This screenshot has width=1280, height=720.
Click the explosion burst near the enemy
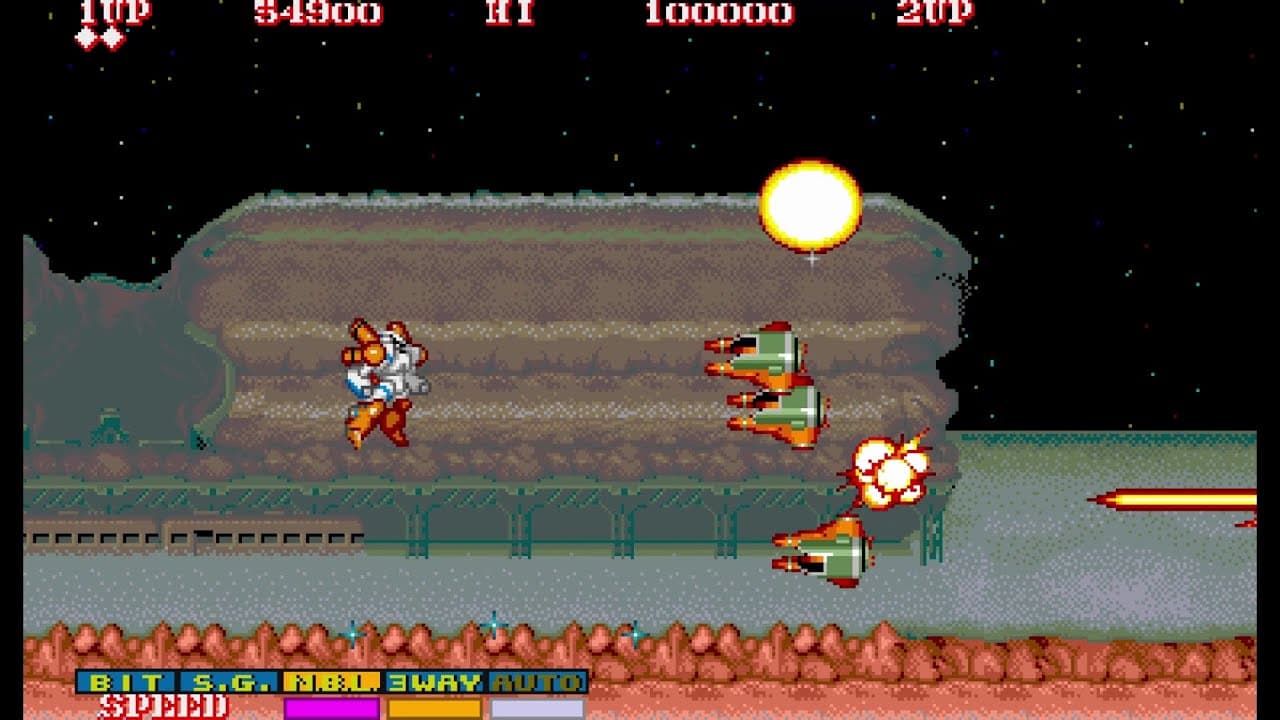tap(890, 470)
